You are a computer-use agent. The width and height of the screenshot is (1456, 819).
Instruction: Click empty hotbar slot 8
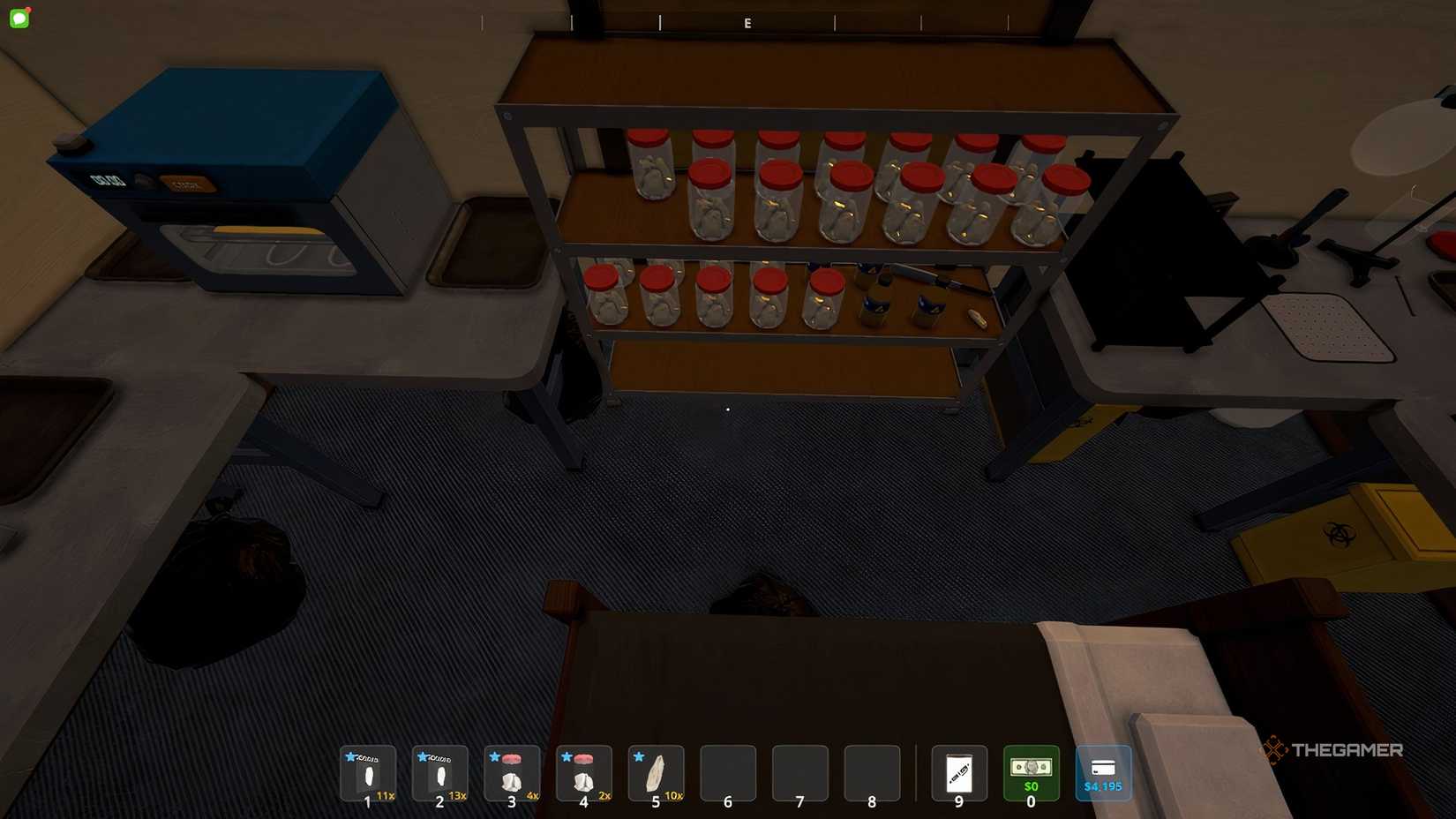click(x=872, y=775)
